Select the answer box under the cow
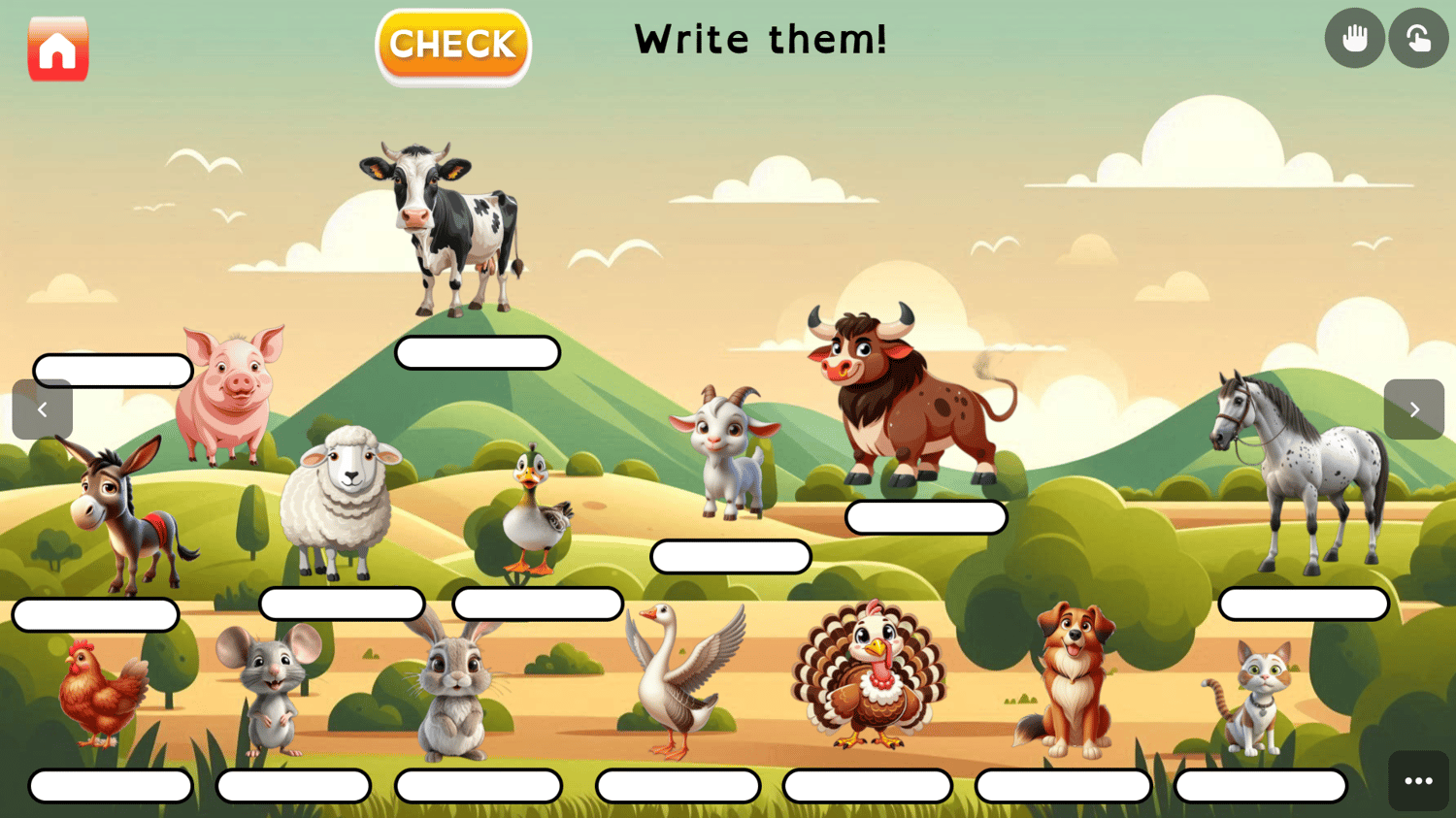This screenshot has height=818, width=1456. click(x=478, y=353)
